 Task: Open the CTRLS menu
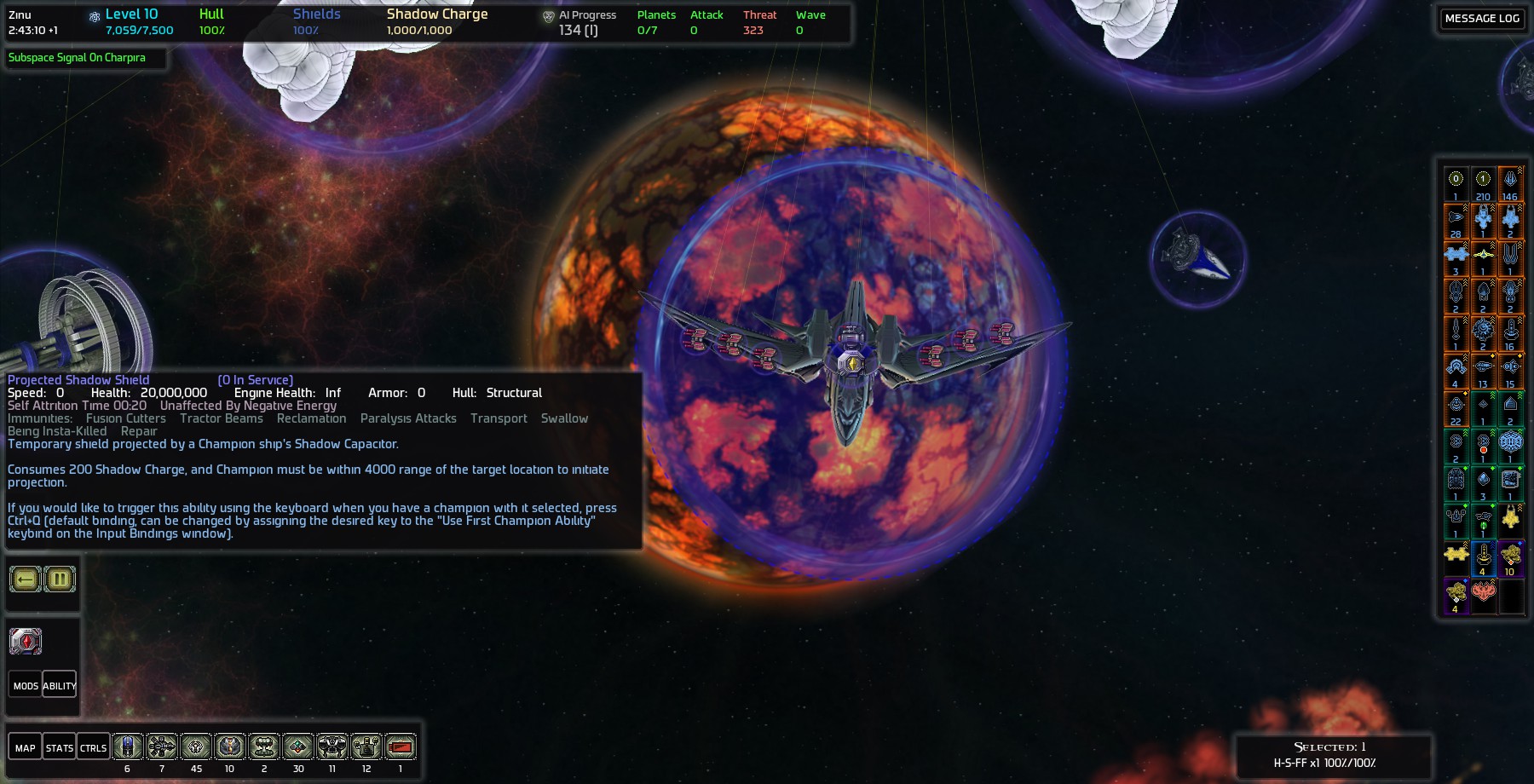93,747
